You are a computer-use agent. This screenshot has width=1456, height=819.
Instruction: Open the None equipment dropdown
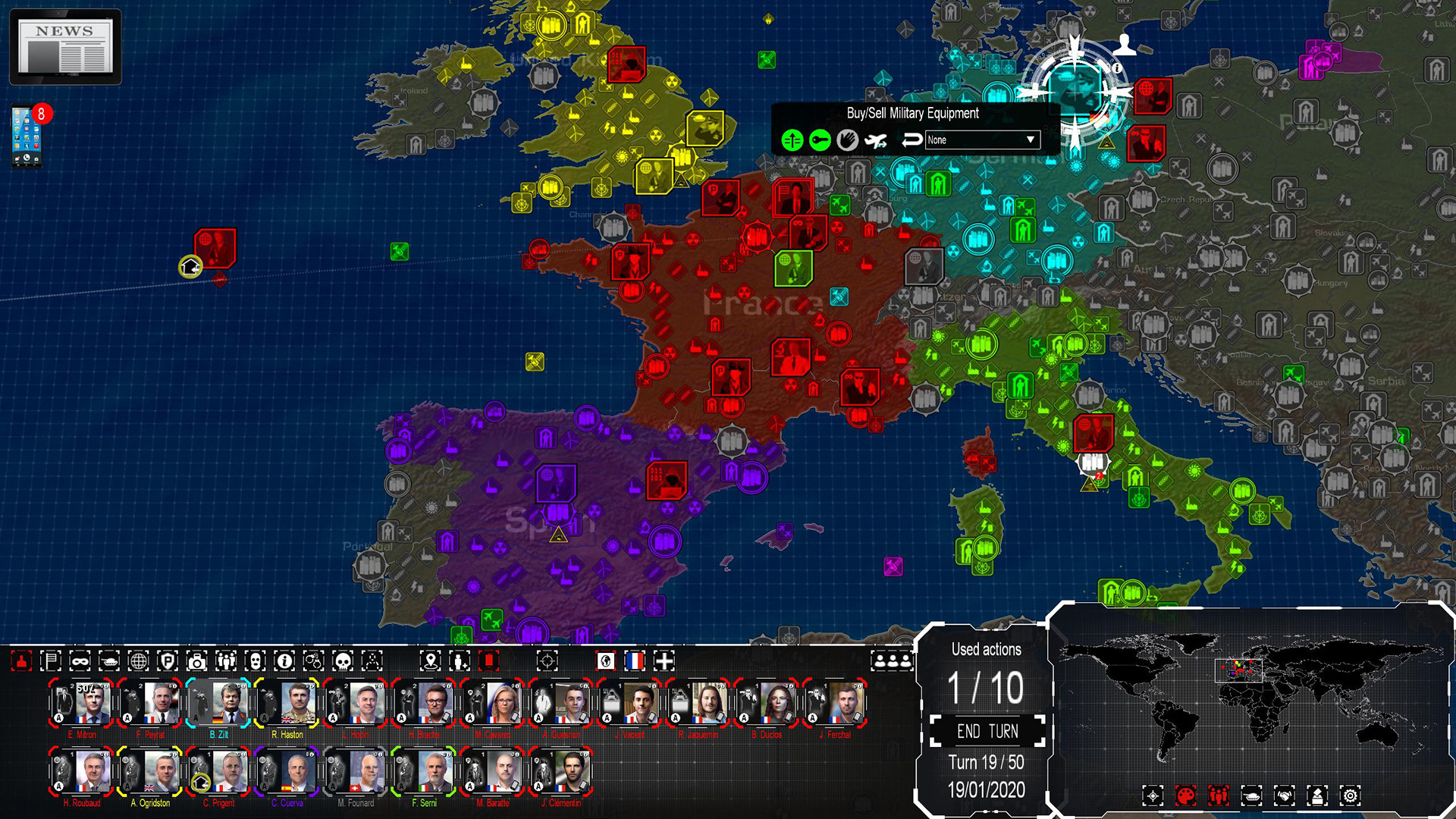(982, 140)
